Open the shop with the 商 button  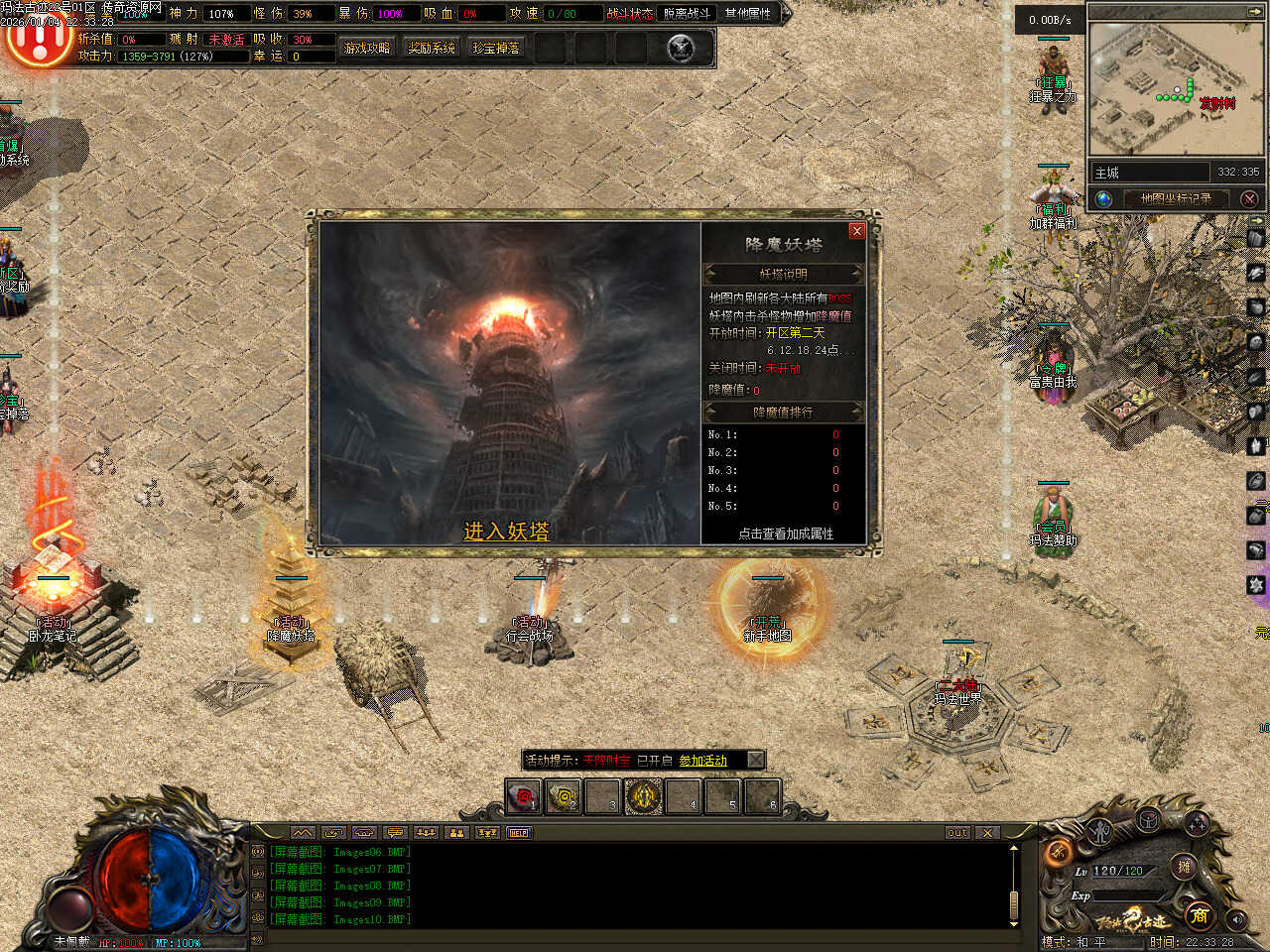tap(1199, 914)
